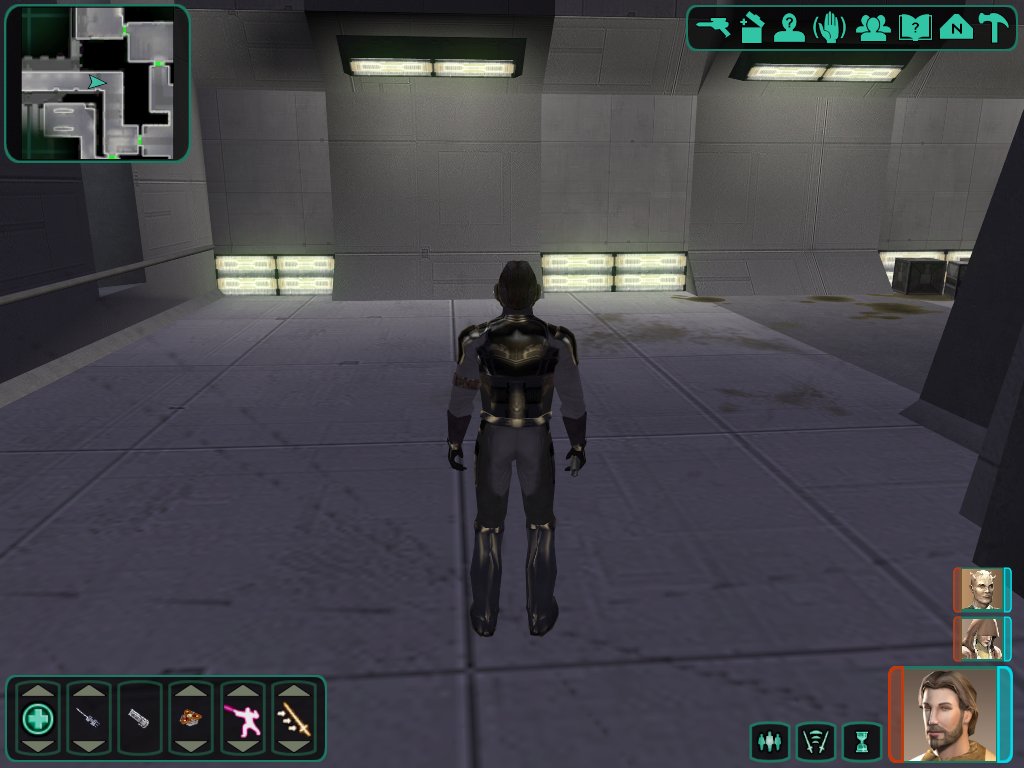Open the inventory box icon
Image resolution: width=1024 pixels, height=768 pixels.
pyautogui.click(x=752, y=27)
